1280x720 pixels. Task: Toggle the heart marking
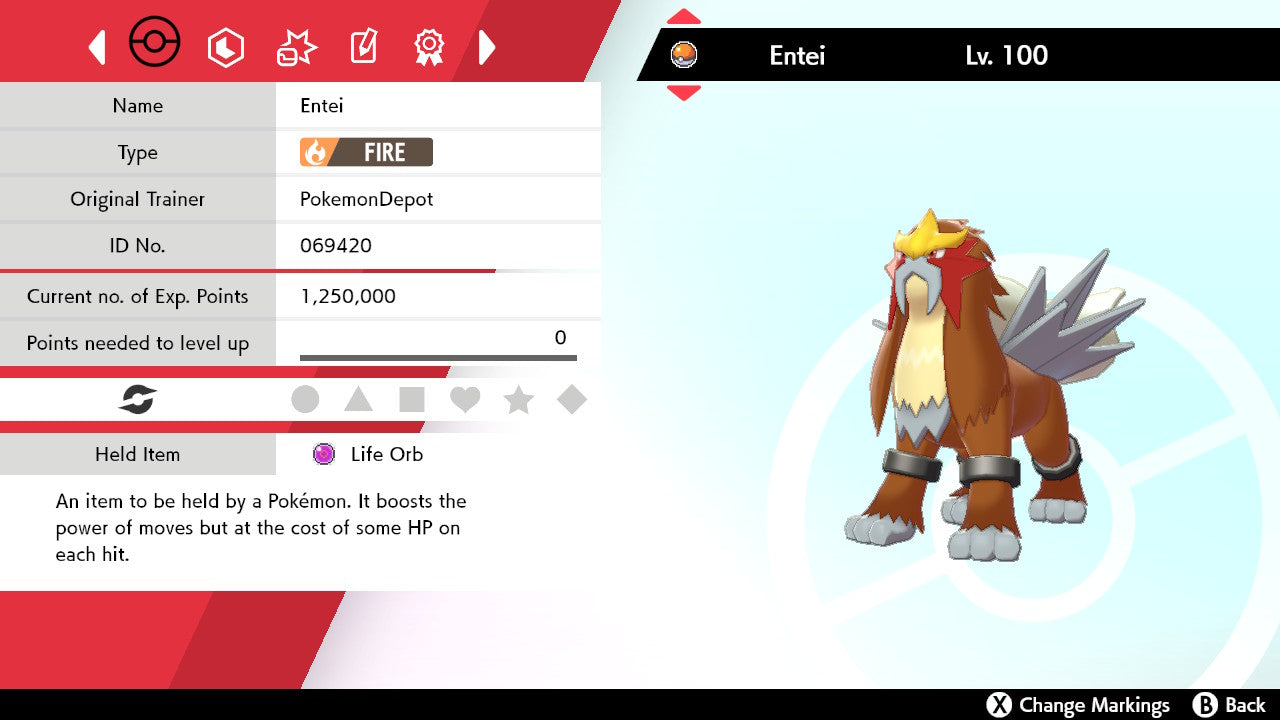point(465,400)
